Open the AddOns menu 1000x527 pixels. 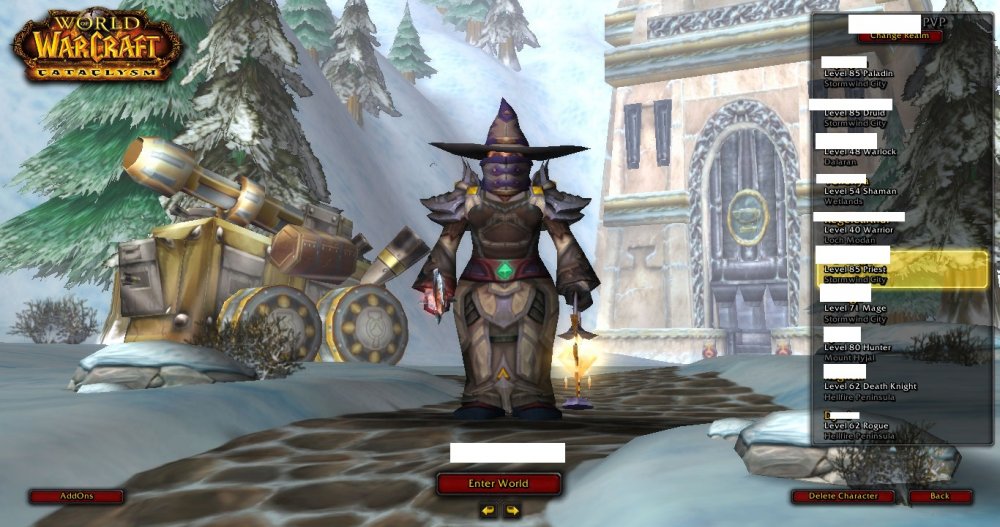(76, 496)
